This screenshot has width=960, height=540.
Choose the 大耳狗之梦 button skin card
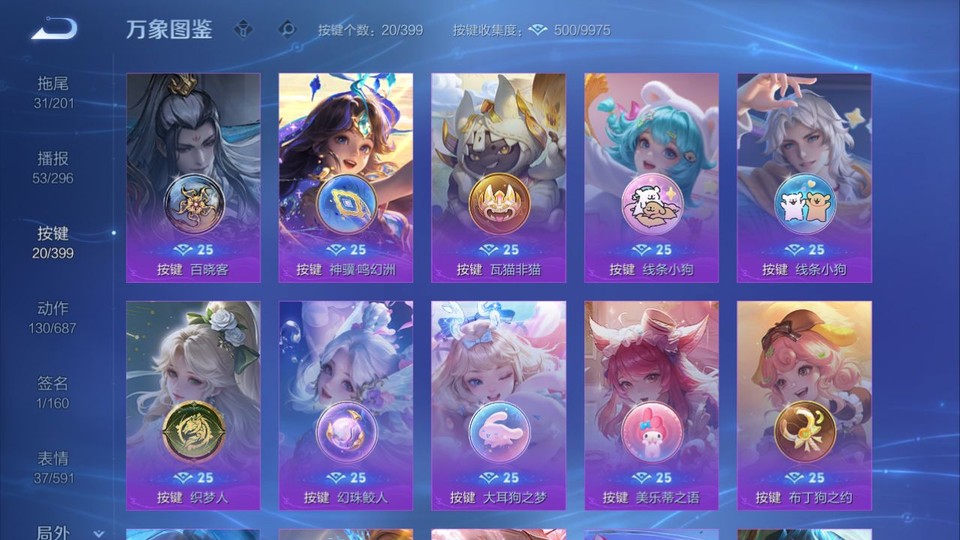coord(498,405)
